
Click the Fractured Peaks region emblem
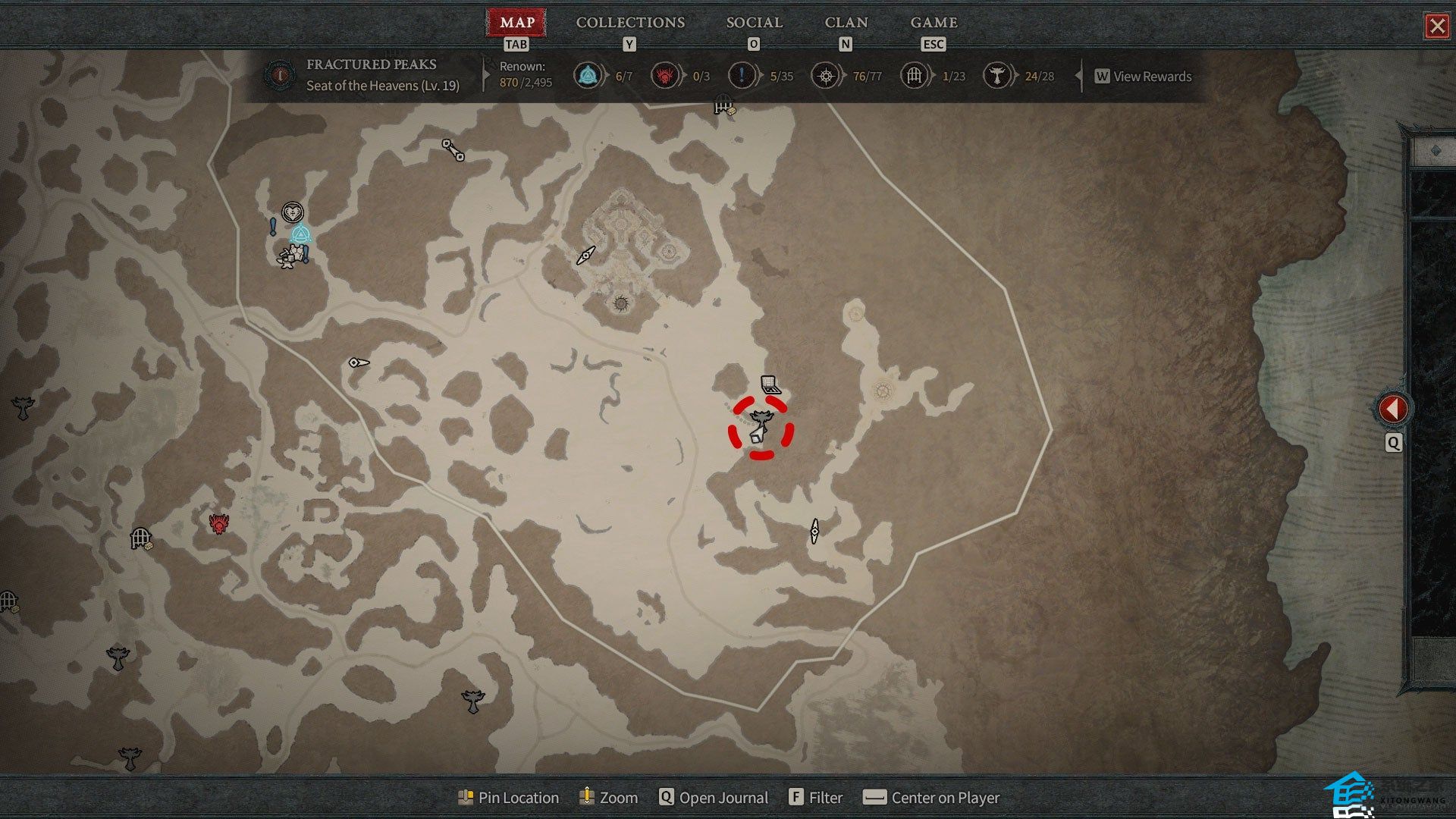click(x=281, y=75)
